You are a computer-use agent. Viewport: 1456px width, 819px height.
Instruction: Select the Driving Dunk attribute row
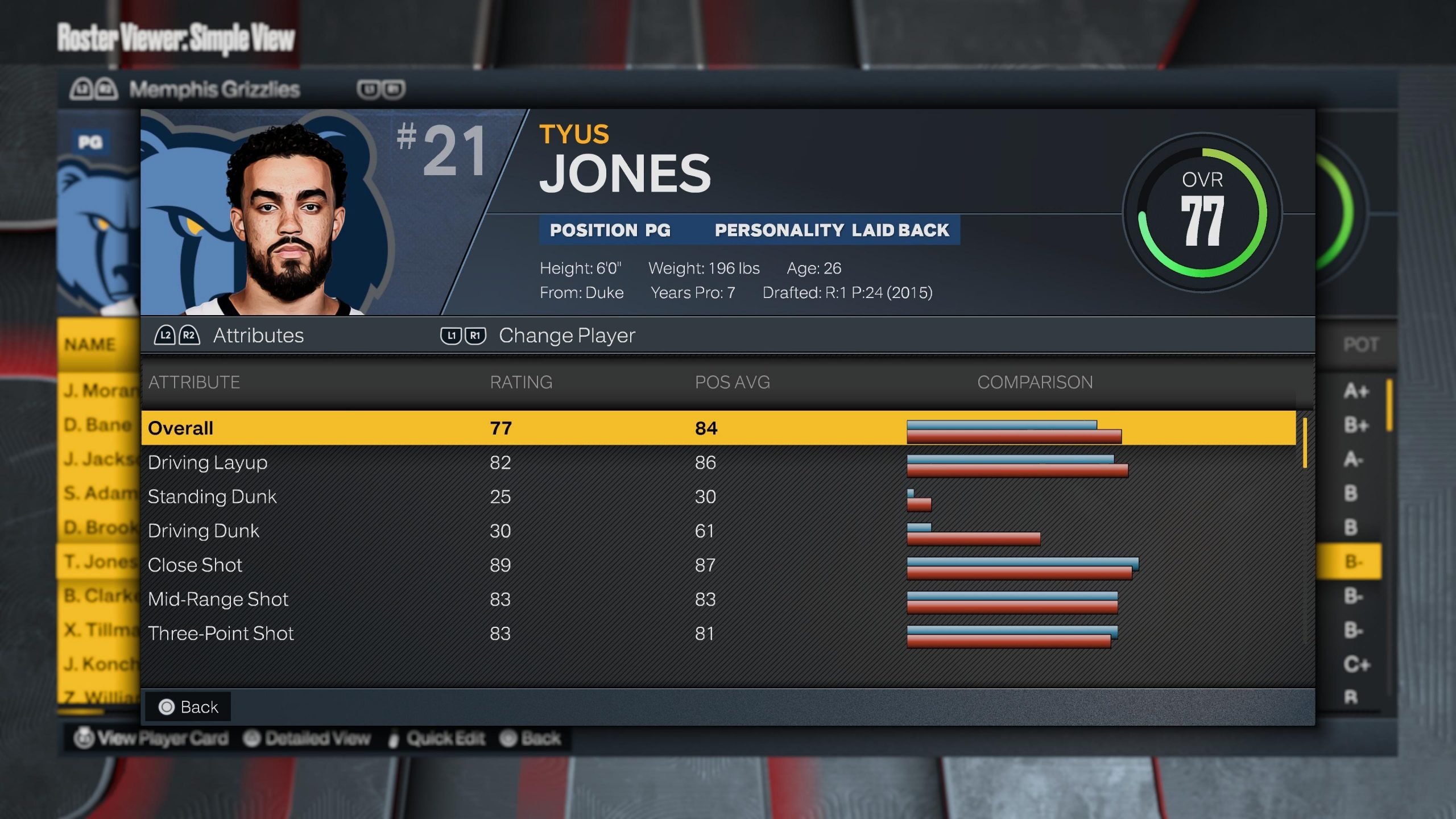click(718, 531)
